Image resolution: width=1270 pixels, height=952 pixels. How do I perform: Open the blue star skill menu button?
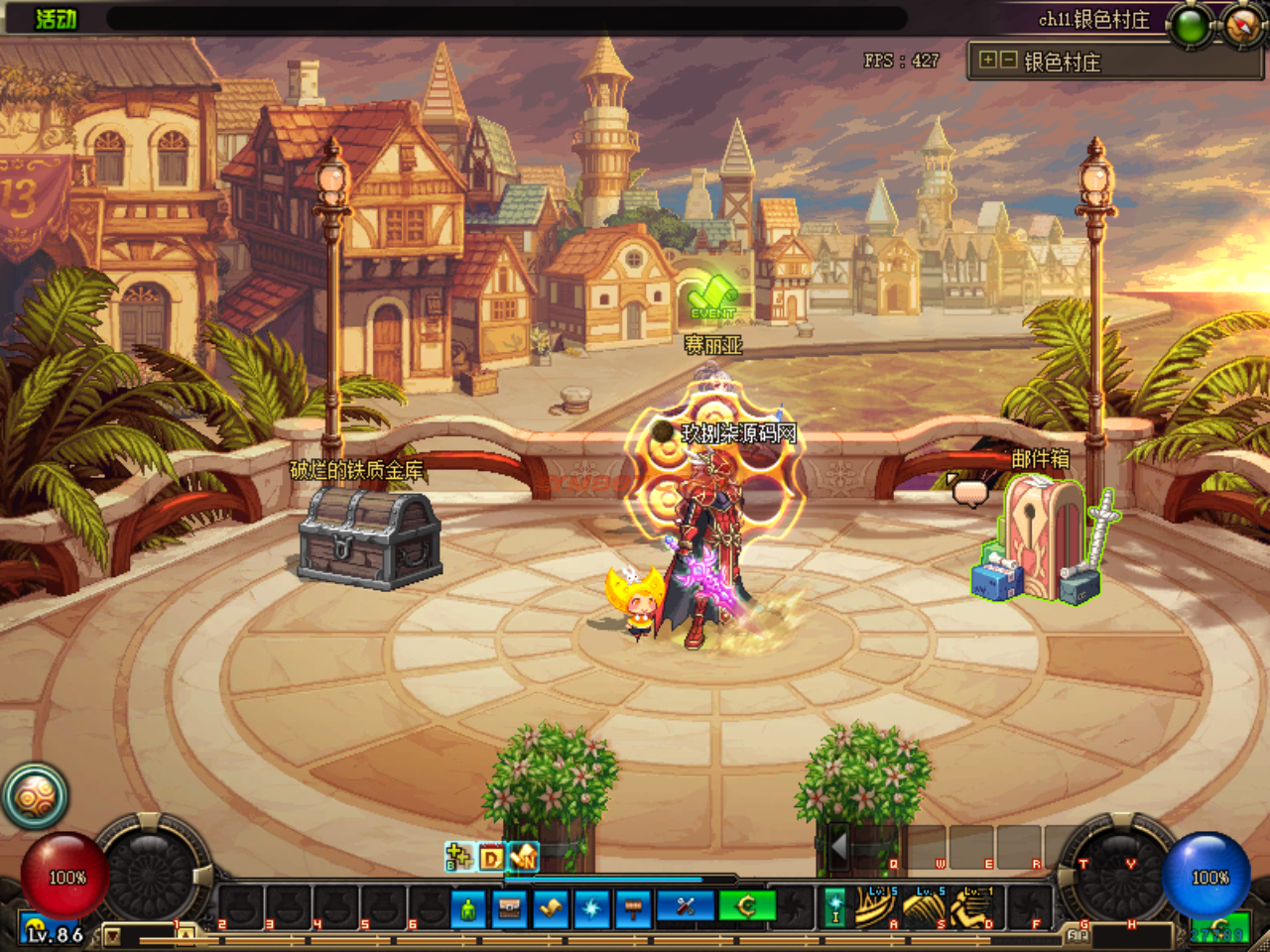coord(592,907)
